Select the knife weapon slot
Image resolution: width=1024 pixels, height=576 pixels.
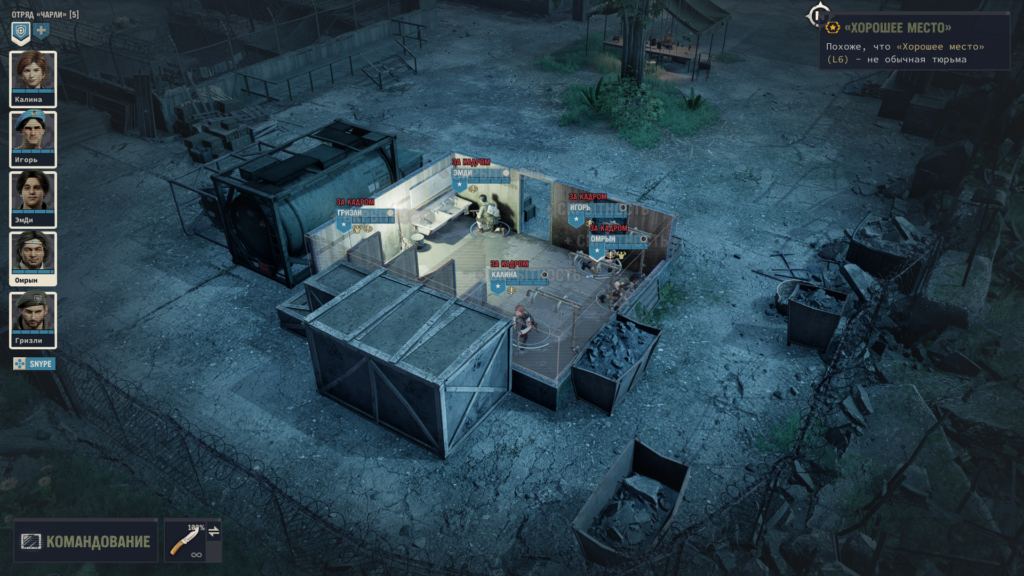186,541
